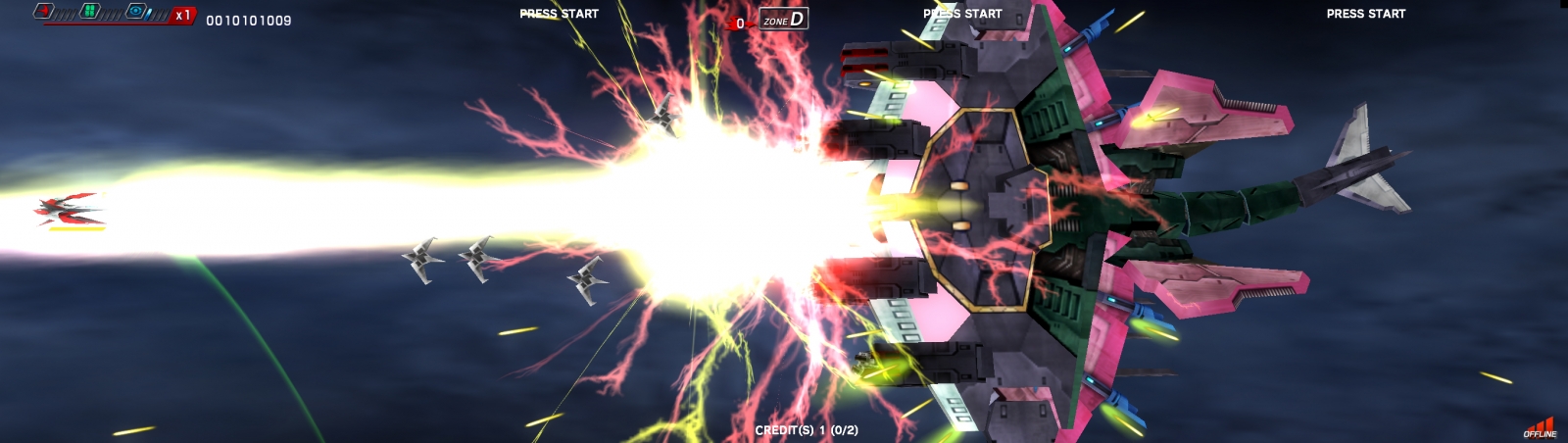Select the green bomb power-up icon
The image size is (1568, 443).
[x=90, y=12]
